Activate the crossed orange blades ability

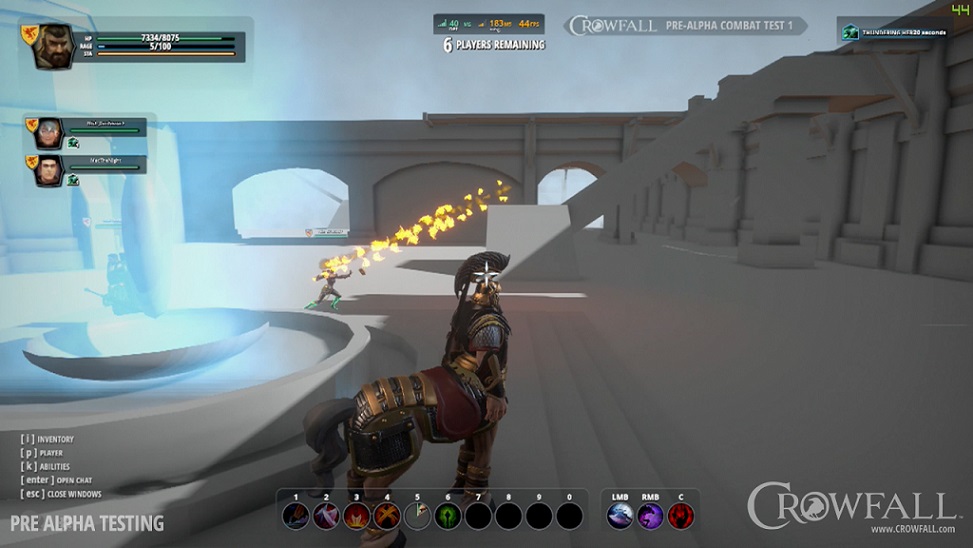pos(387,516)
